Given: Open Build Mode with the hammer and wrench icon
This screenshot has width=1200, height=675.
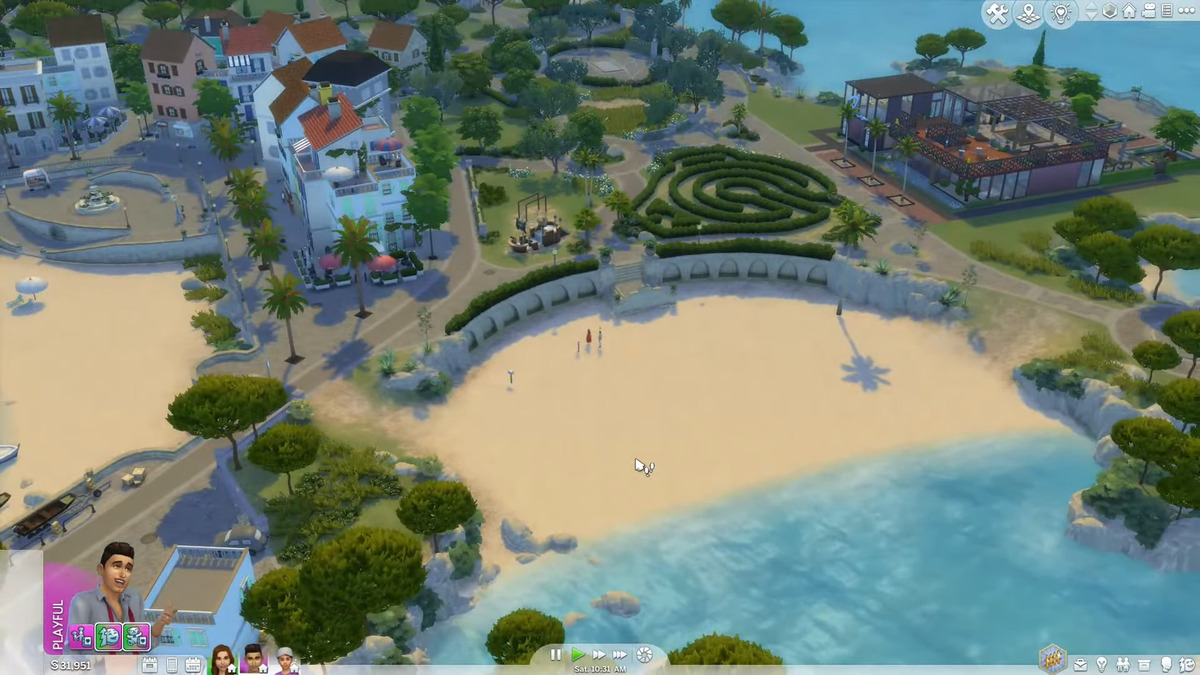Looking at the screenshot, I should [x=997, y=13].
